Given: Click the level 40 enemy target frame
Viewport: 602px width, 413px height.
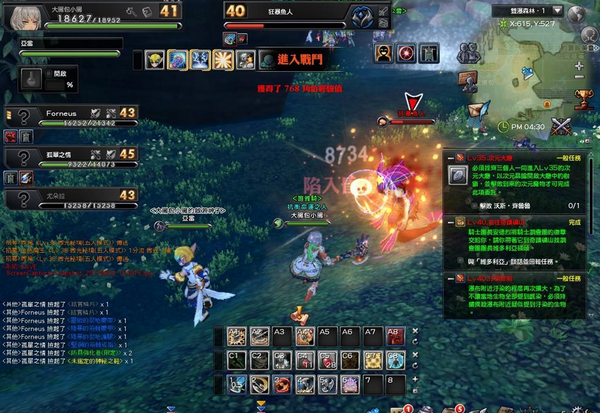Looking at the screenshot, I should point(300,13).
